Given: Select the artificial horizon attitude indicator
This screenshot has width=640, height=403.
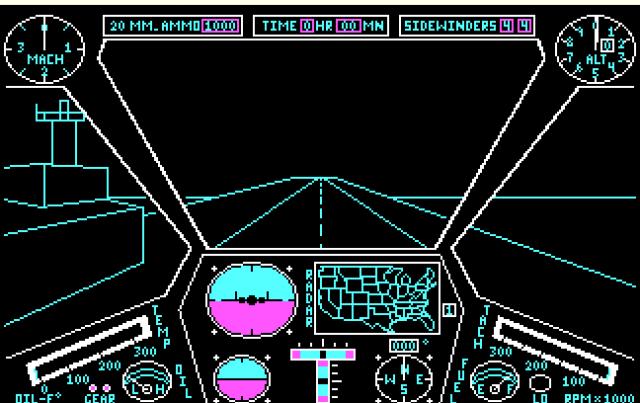Looking at the screenshot, I should point(252,299).
